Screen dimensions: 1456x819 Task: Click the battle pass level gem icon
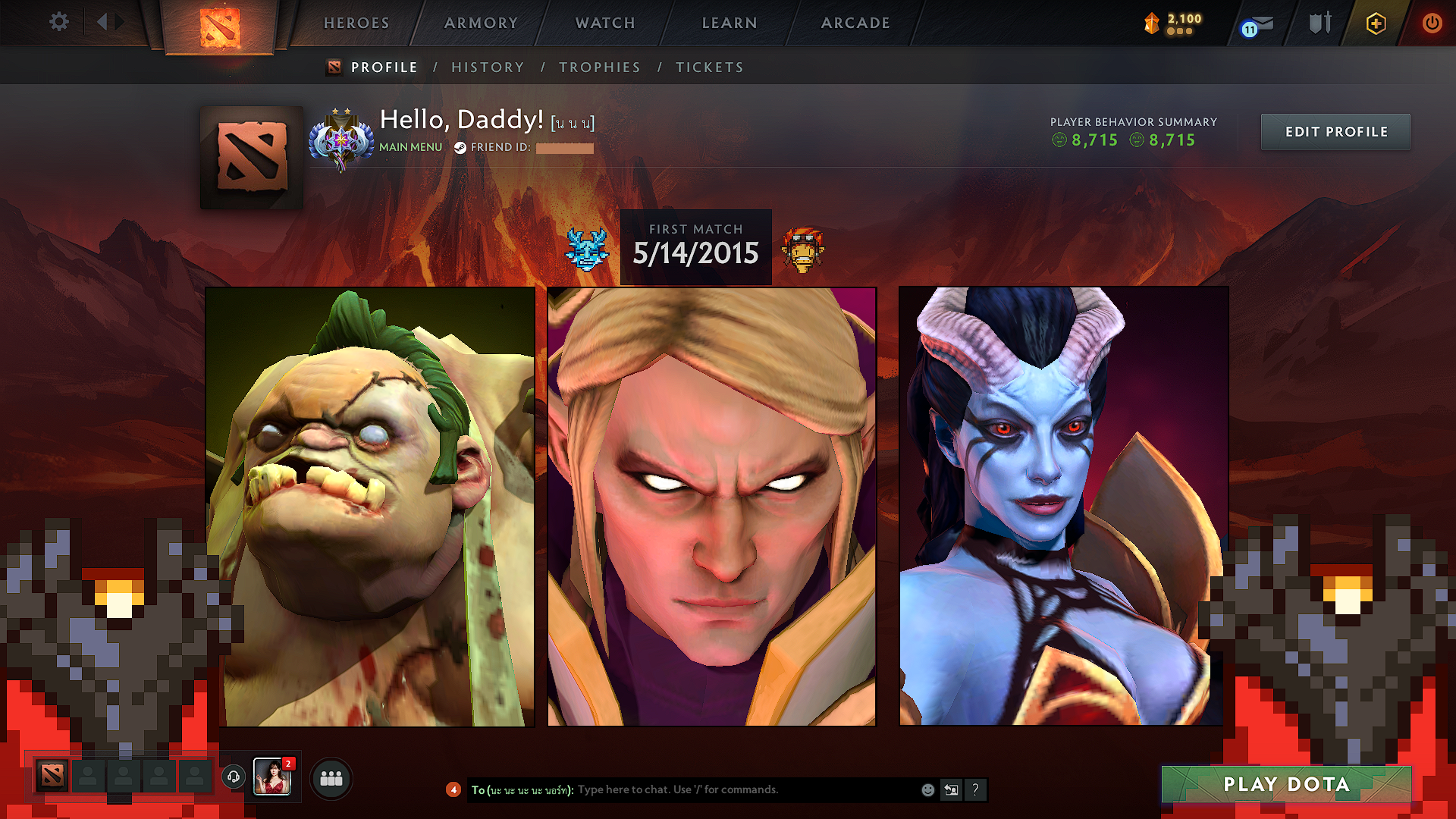pos(1150,24)
